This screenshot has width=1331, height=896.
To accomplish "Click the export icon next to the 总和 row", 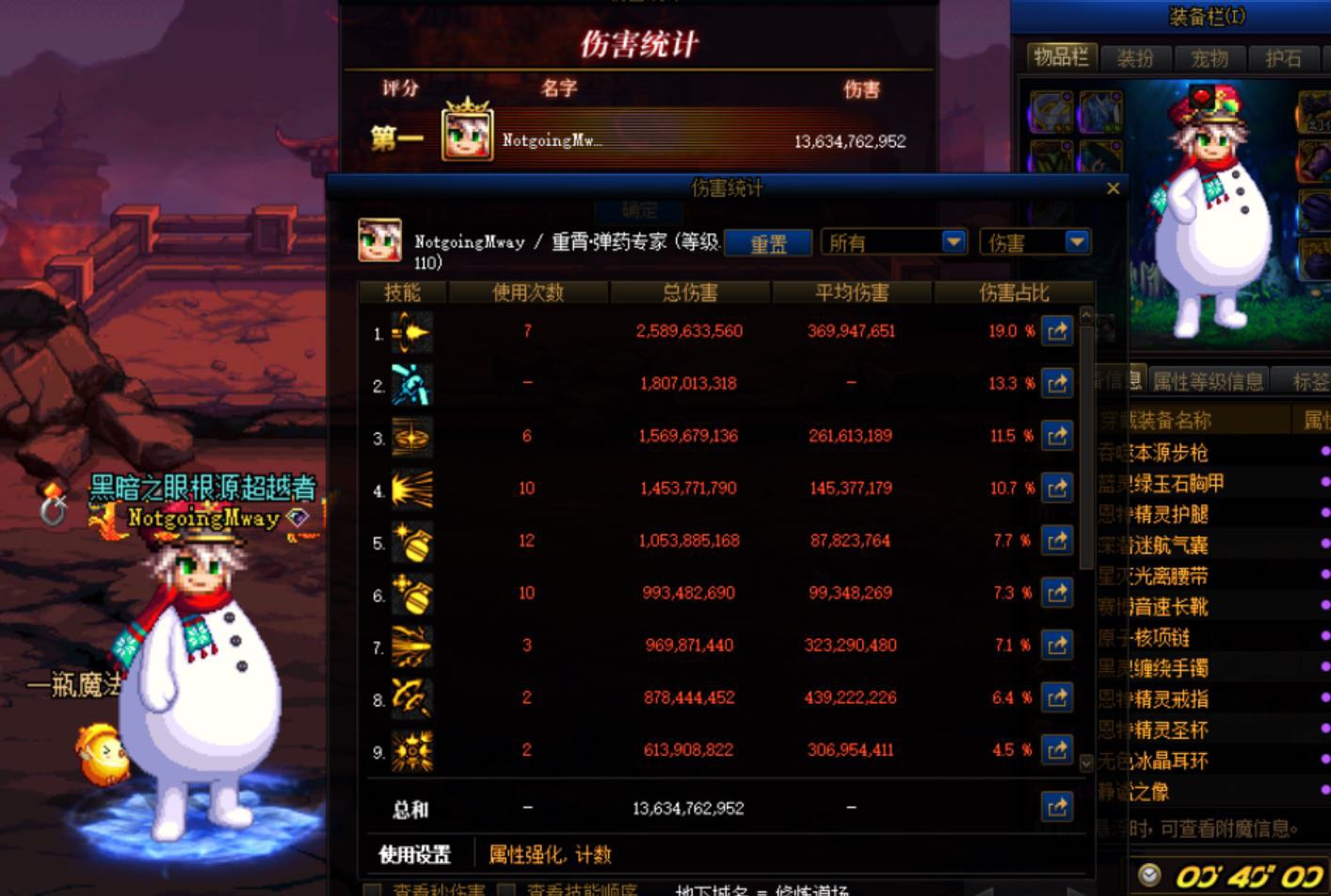I will click(1057, 807).
